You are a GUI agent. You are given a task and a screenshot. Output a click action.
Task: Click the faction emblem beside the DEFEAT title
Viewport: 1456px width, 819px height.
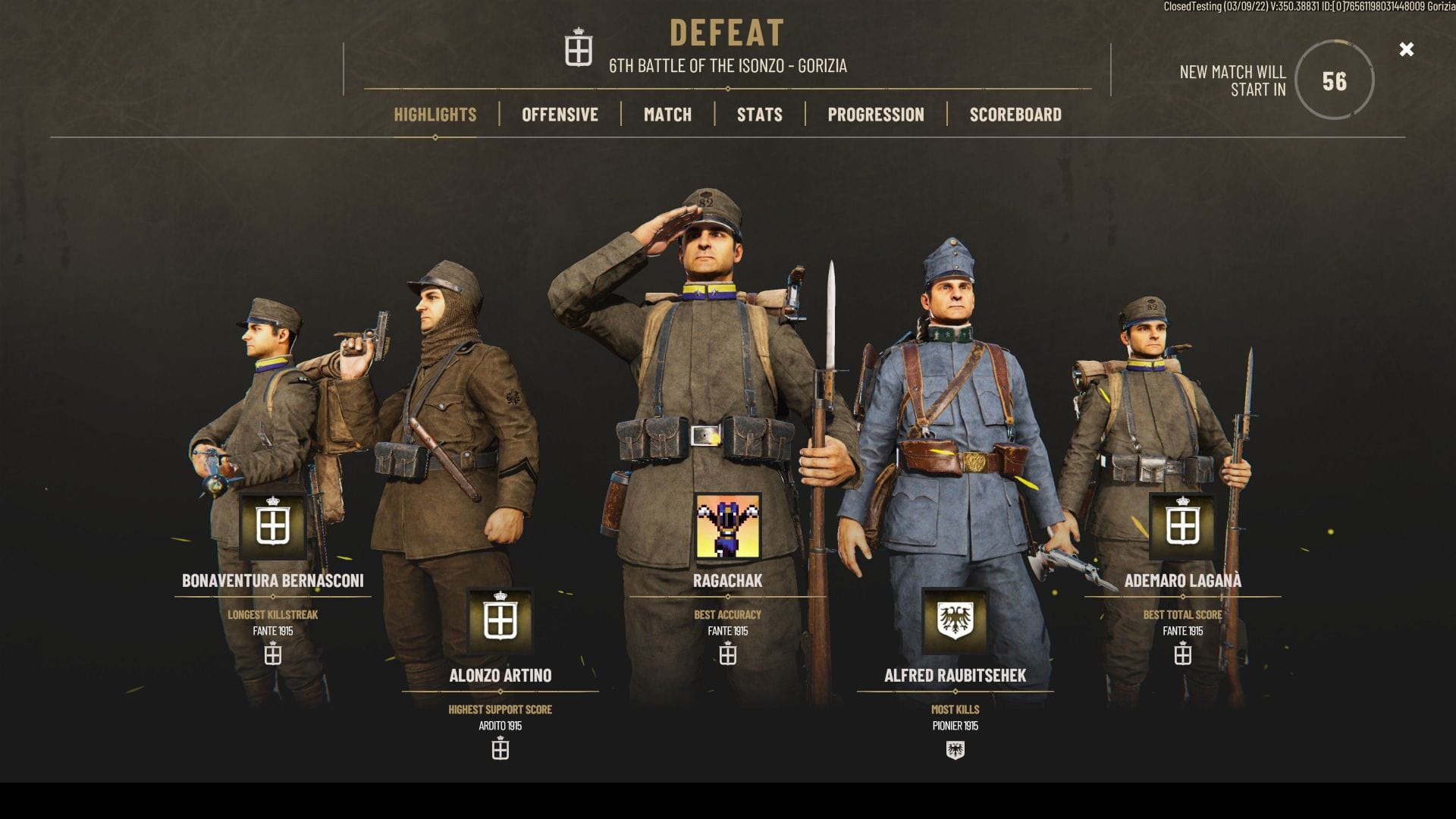[579, 50]
